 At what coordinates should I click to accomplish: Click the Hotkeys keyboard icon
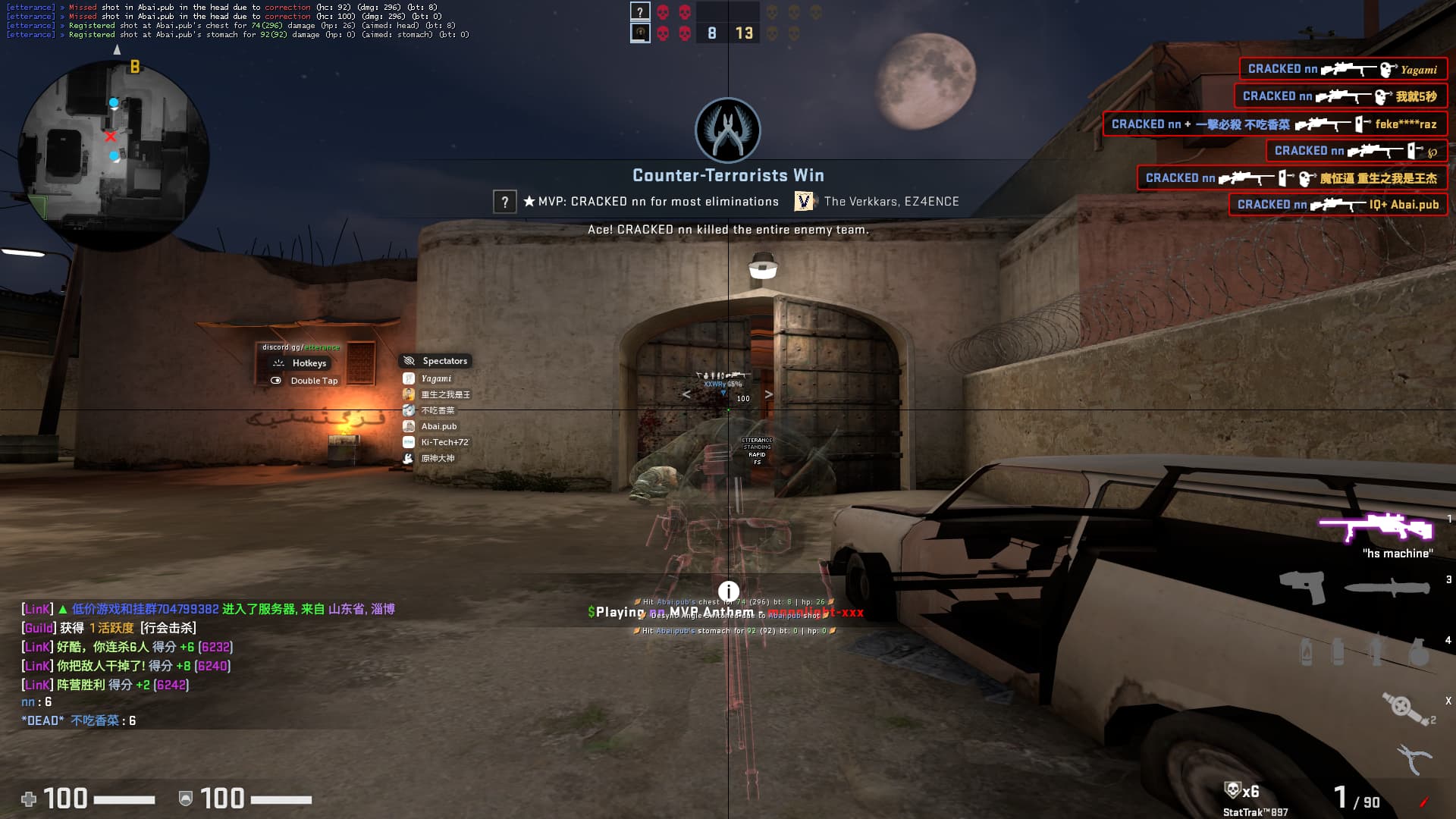[278, 363]
